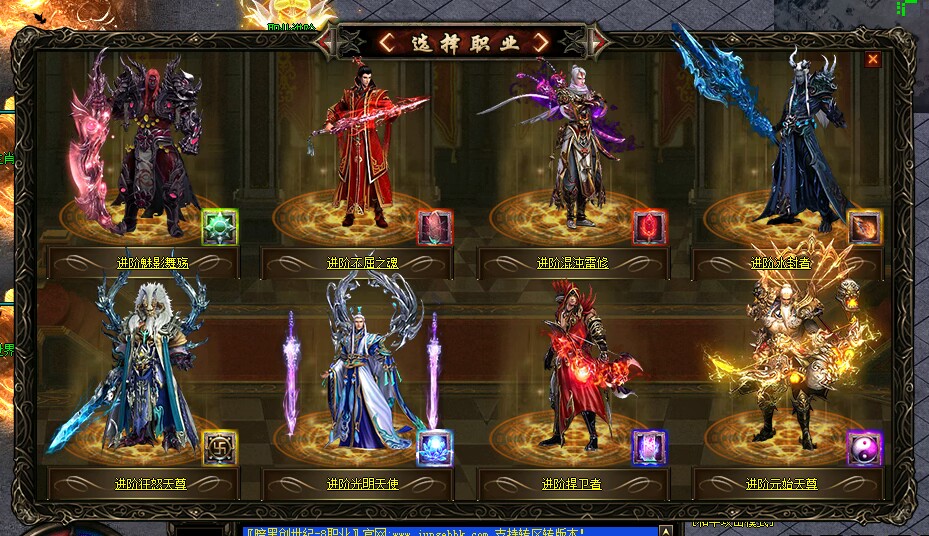Select the yin-yang skill icon

pos(865,448)
